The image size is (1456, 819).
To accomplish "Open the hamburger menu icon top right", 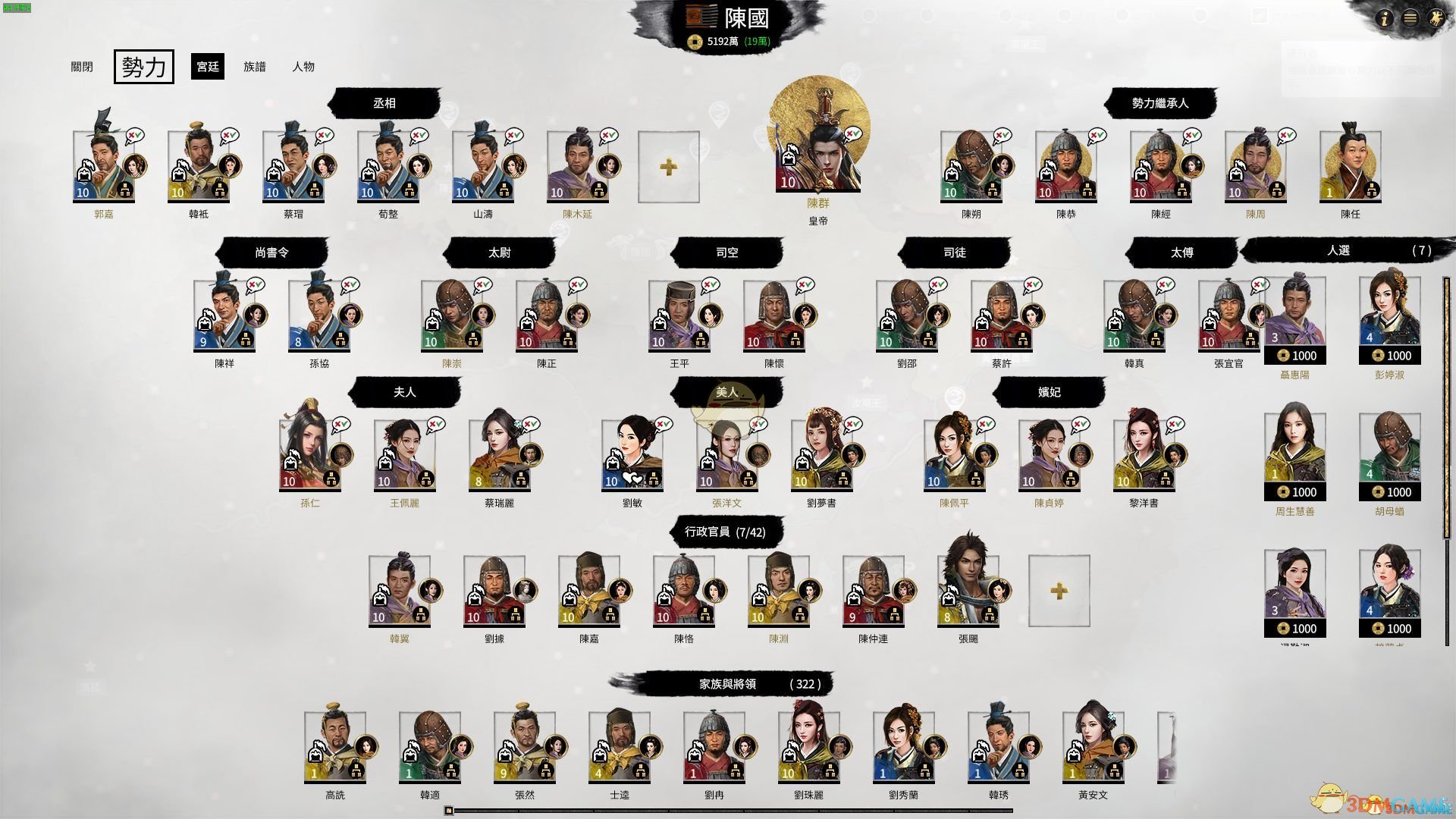I will click(x=1410, y=19).
